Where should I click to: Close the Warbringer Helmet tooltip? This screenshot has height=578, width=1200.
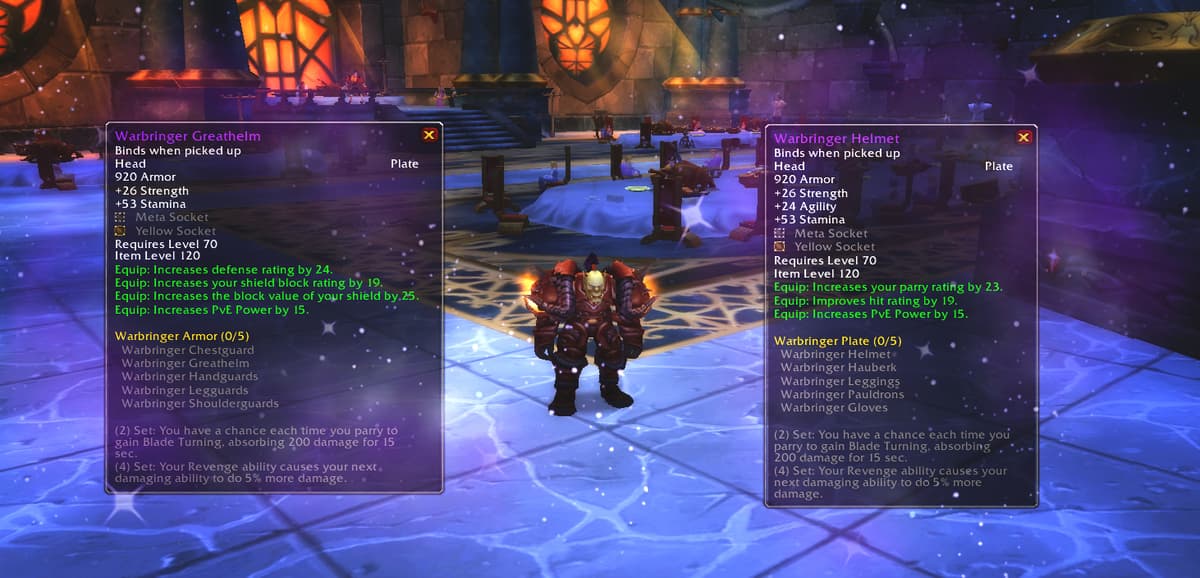1023,137
